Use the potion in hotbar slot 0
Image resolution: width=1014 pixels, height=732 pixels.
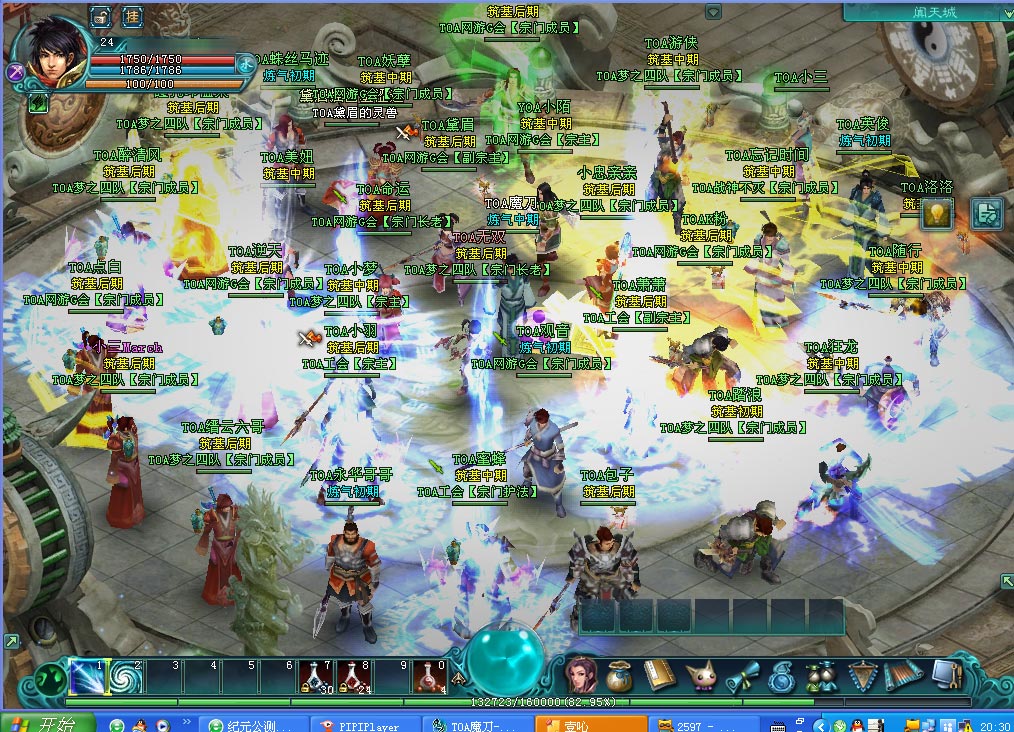click(x=430, y=677)
